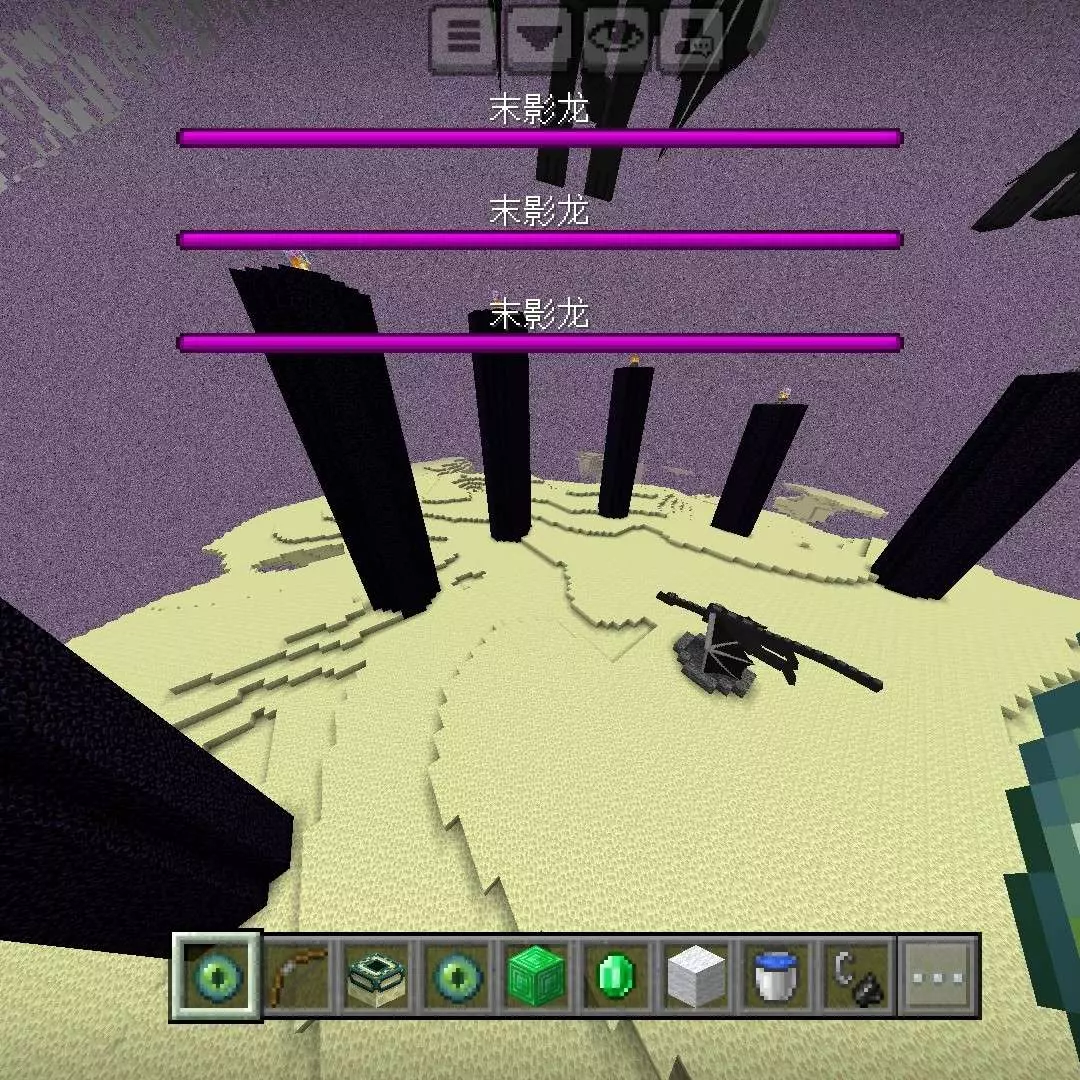The width and height of the screenshot is (1080, 1080).
Task: Select the flint and steel slot
Action: [857, 975]
